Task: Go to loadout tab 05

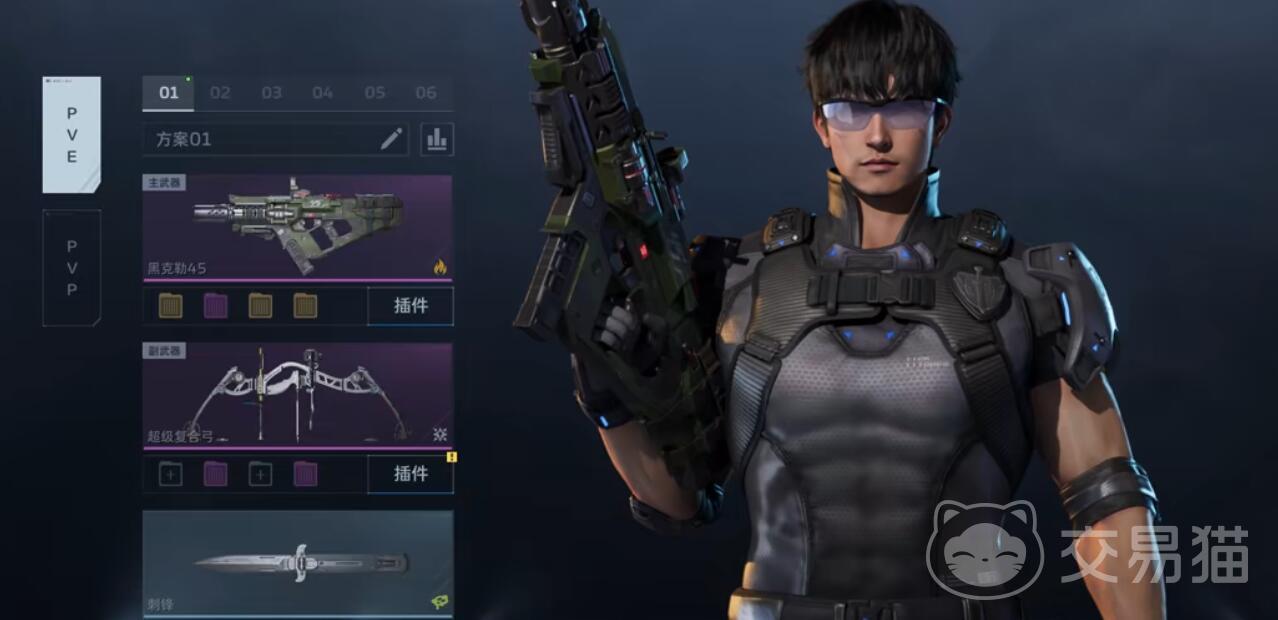Action: (x=374, y=93)
